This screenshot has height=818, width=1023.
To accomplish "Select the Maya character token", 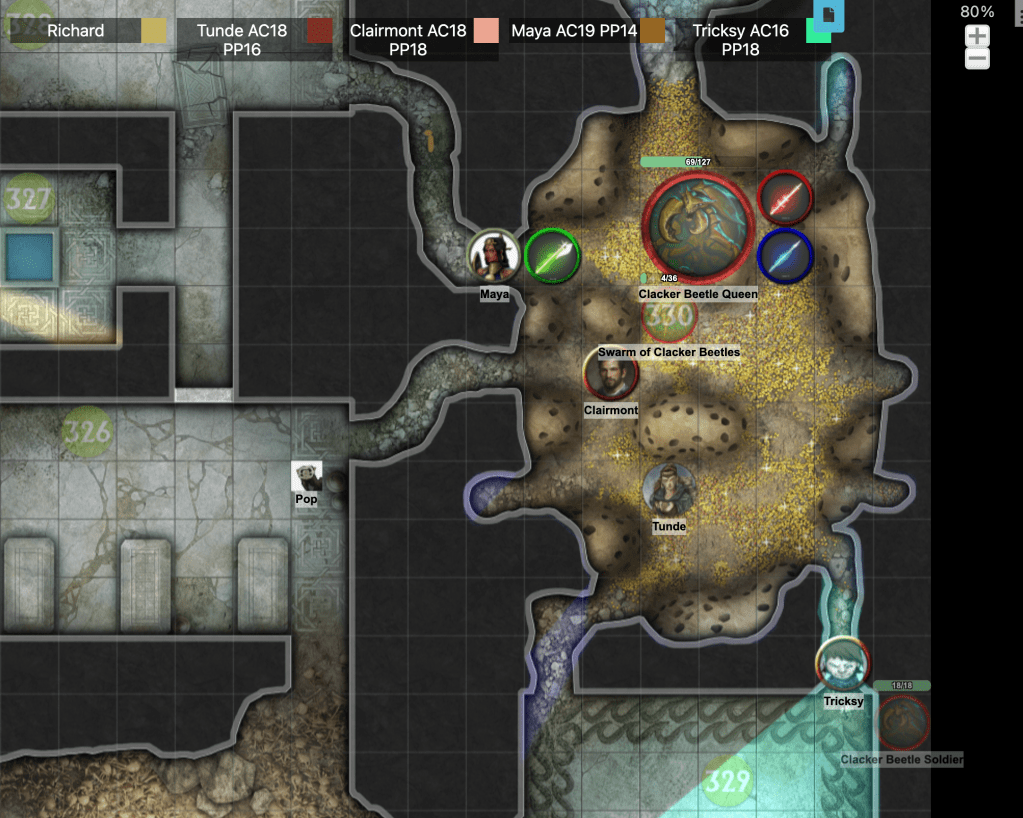I will pyautogui.click(x=494, y=256).
